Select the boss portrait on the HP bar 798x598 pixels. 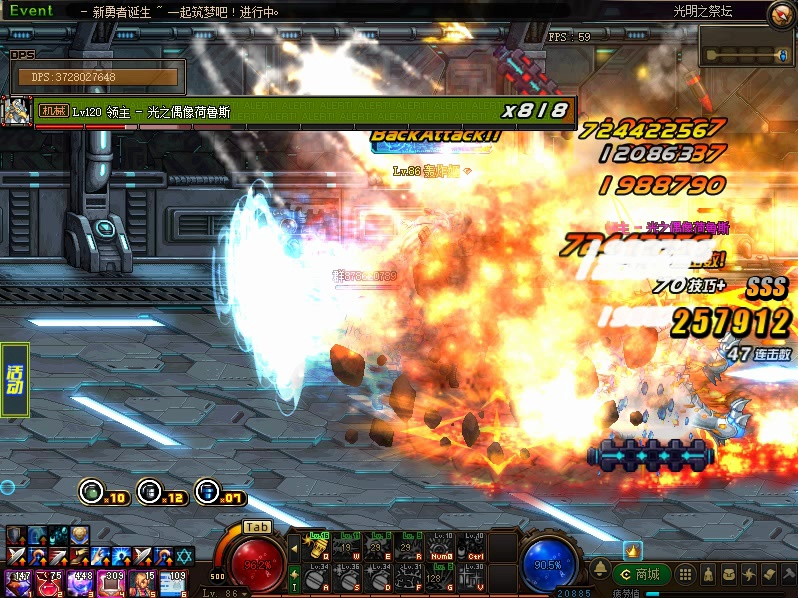(17, 110)
